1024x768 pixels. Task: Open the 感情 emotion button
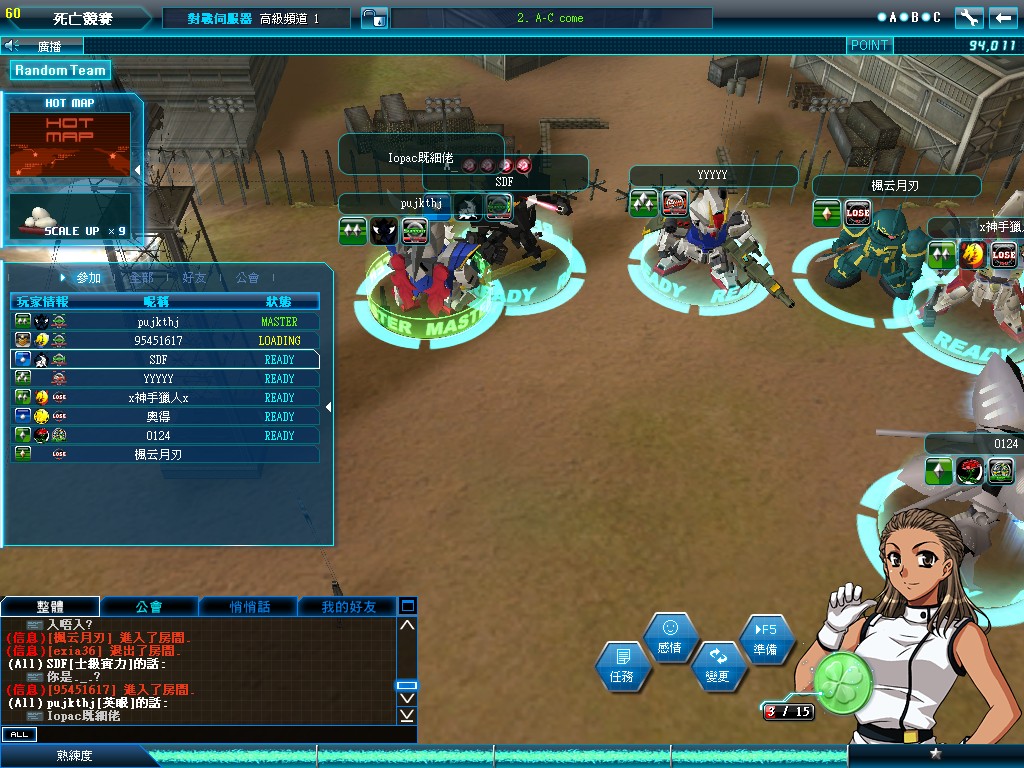point(670,636)
